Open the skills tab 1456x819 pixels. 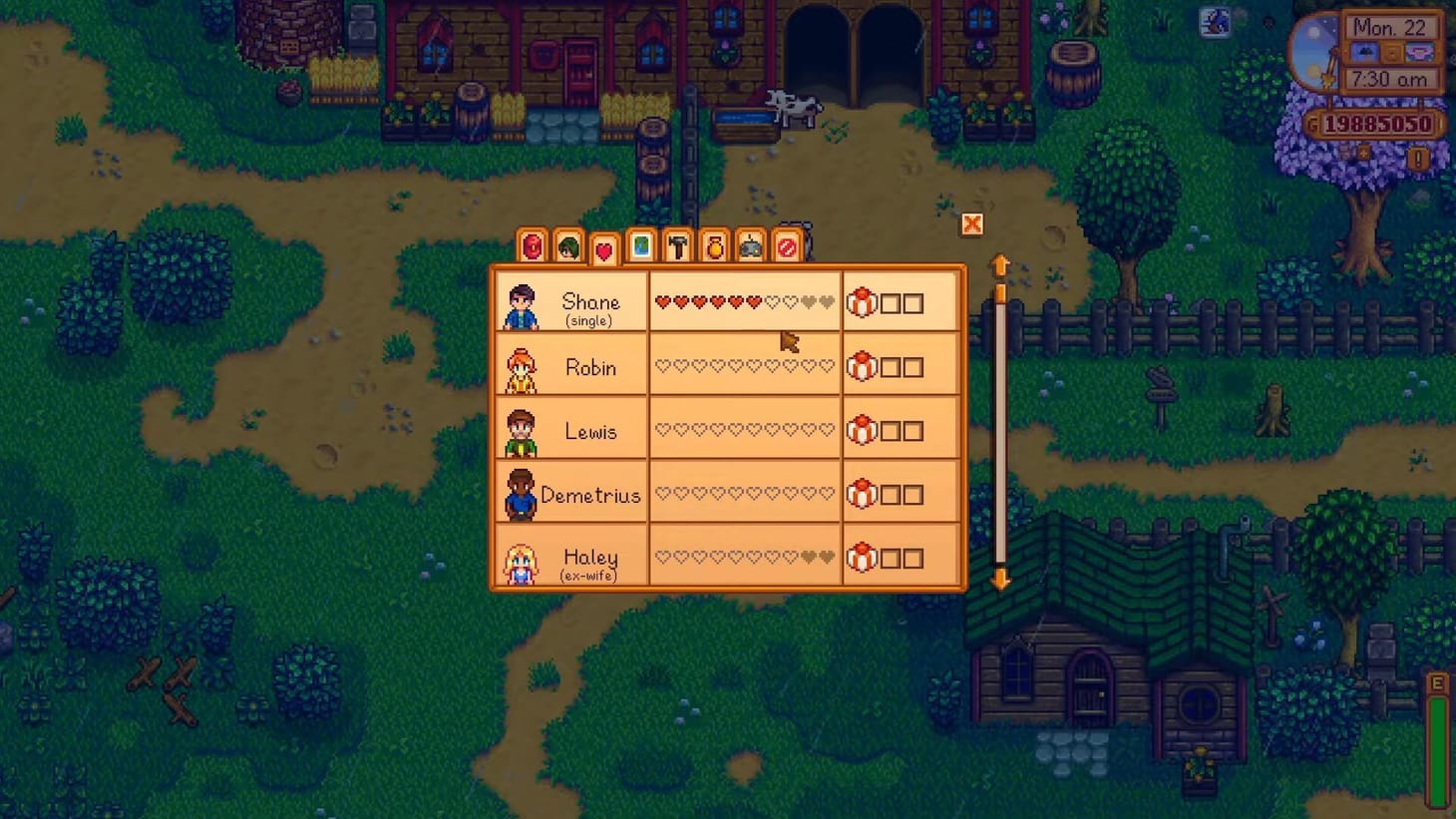(567, 246)
